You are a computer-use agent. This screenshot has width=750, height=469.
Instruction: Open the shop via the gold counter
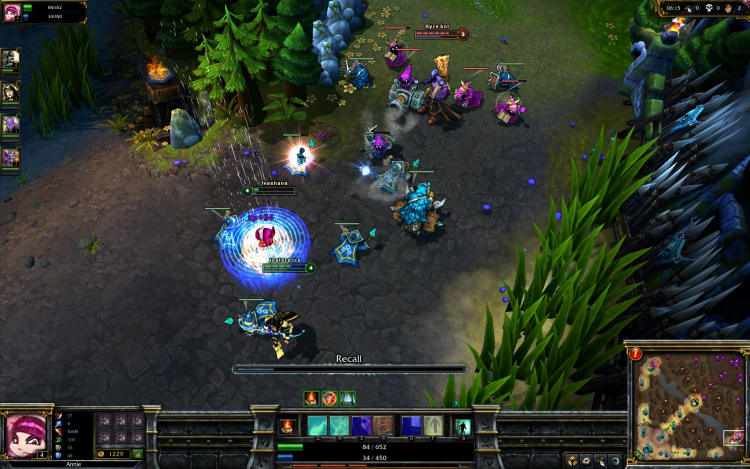click(112, 454)
